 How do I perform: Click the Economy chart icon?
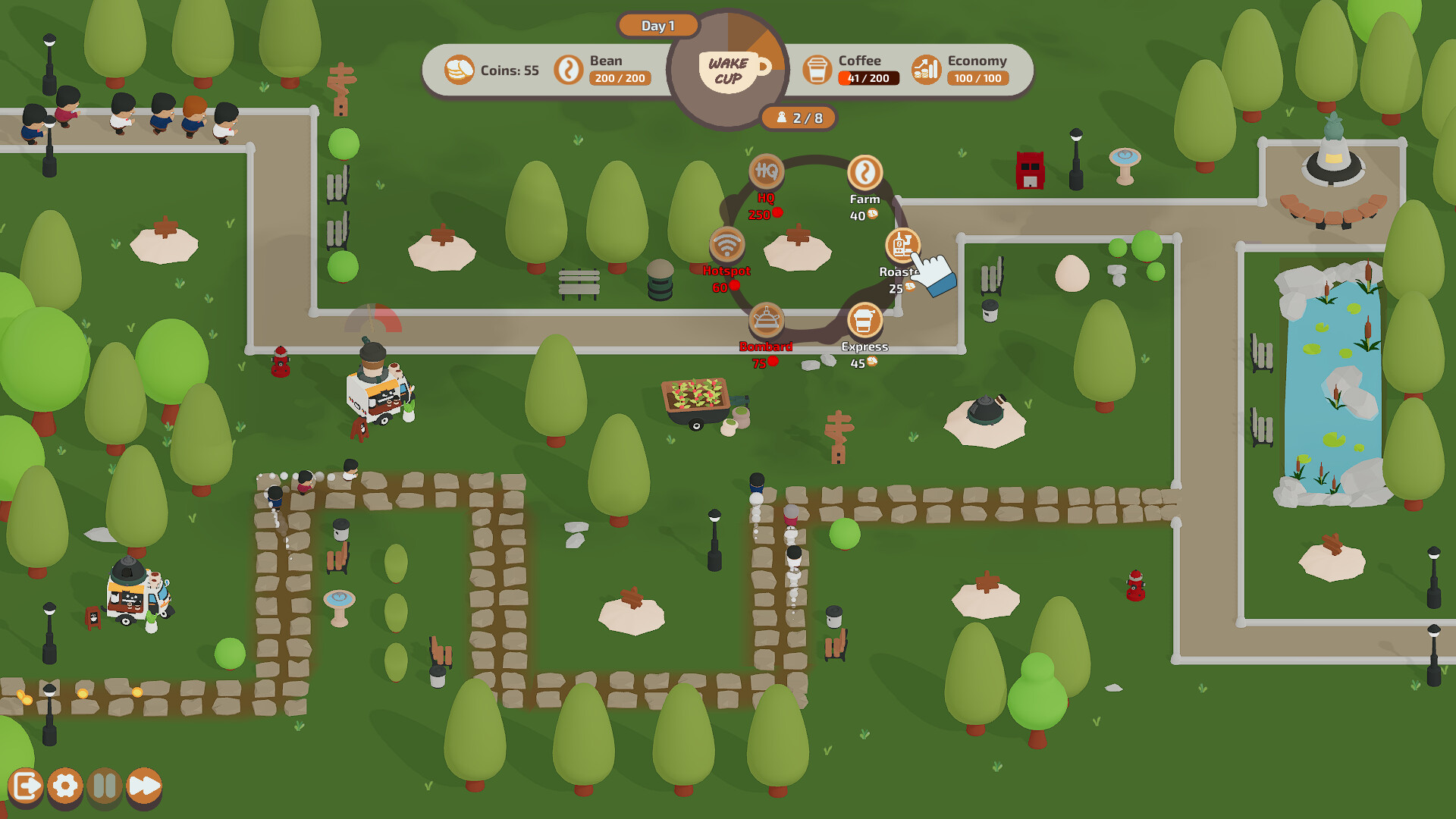pos(925,69)
